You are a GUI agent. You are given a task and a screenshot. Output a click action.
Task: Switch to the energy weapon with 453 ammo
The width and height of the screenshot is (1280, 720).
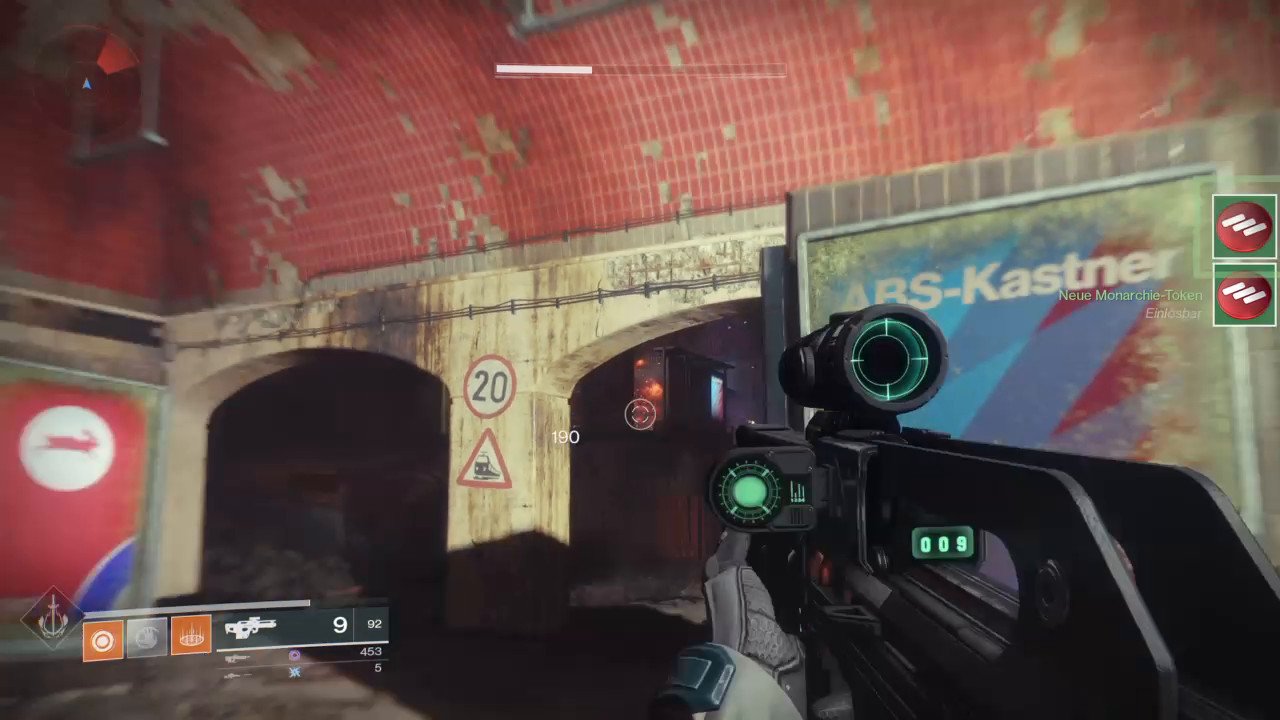[x=237, y=657]
